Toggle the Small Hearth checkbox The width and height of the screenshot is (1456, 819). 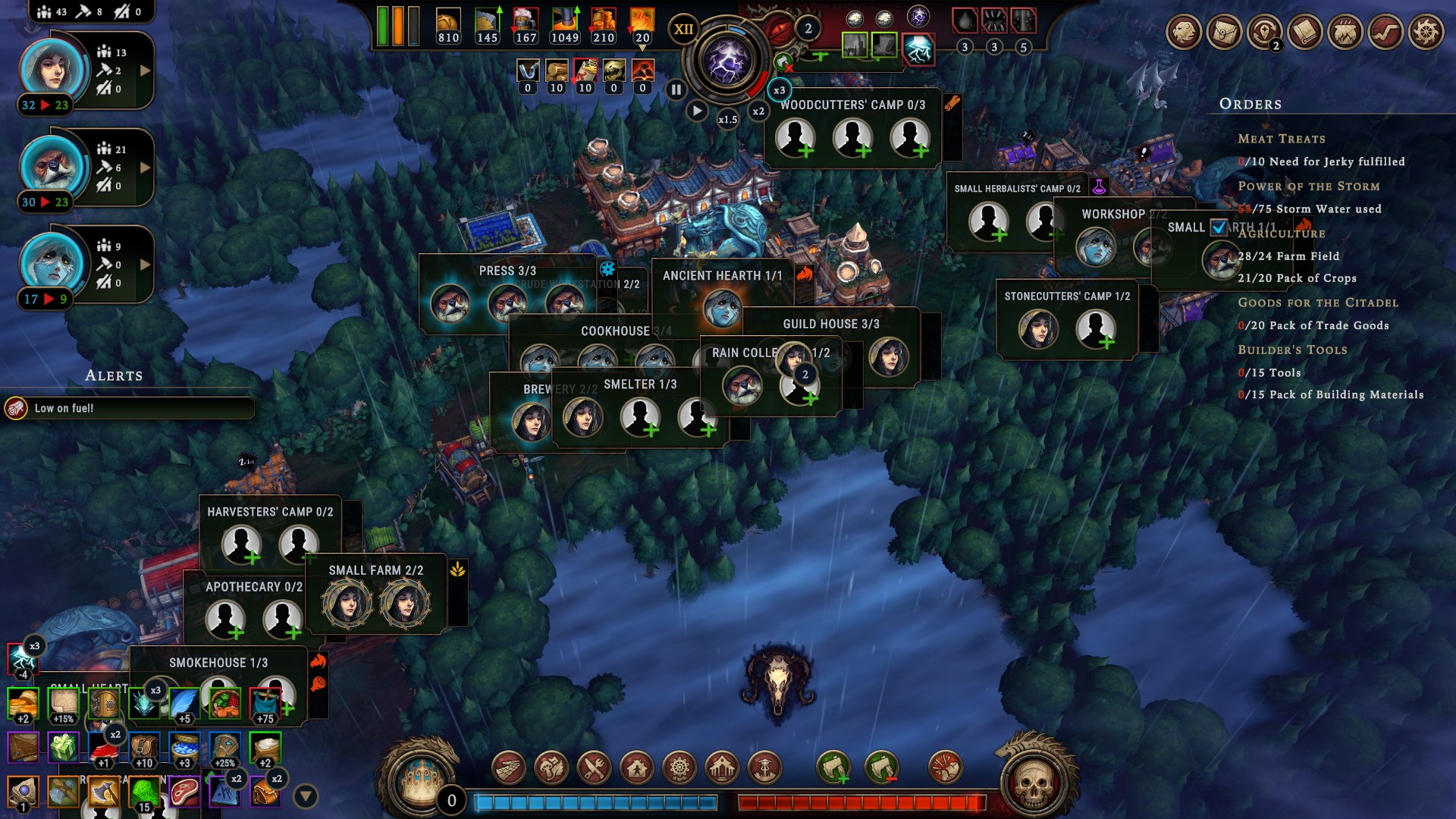click(1219, 227)
